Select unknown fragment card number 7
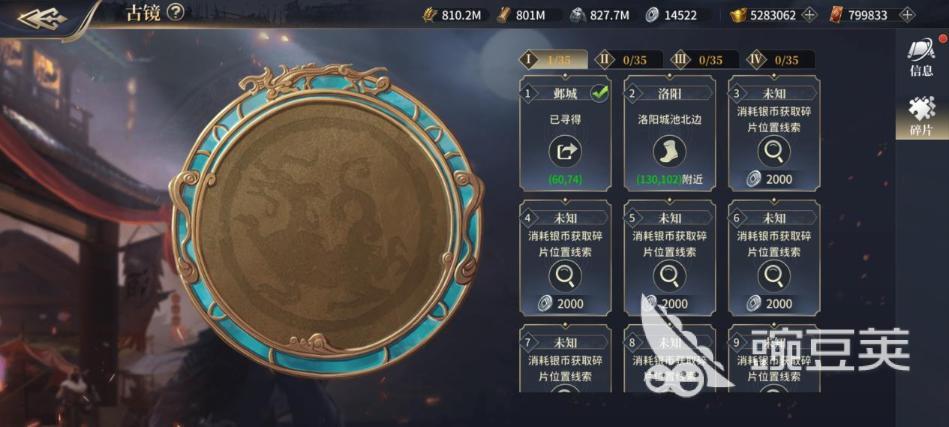Screen dimensions: 949x427 click(x=566, y=358)
